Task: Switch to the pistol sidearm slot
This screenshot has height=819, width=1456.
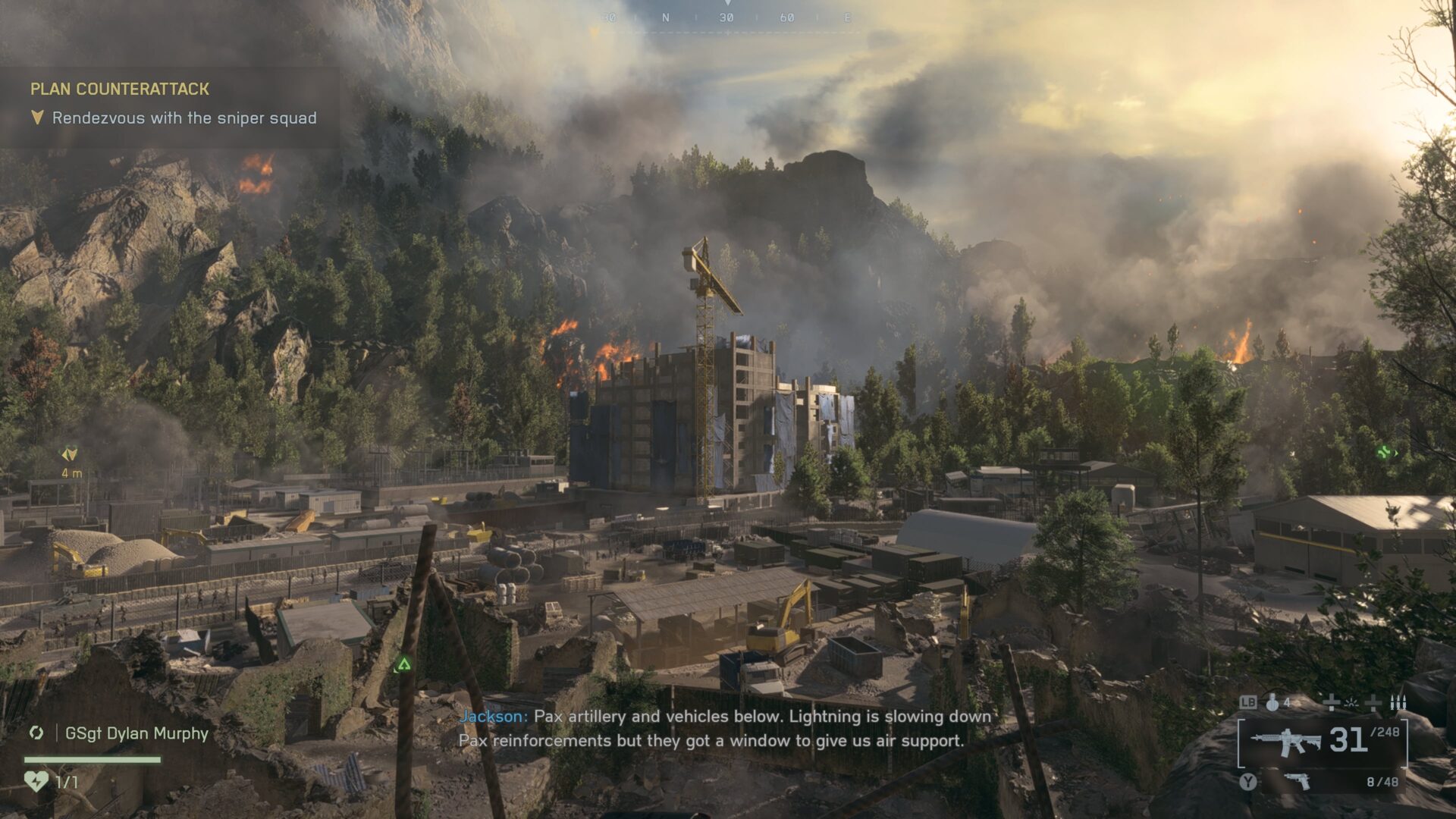Action: pos(1298,781)
